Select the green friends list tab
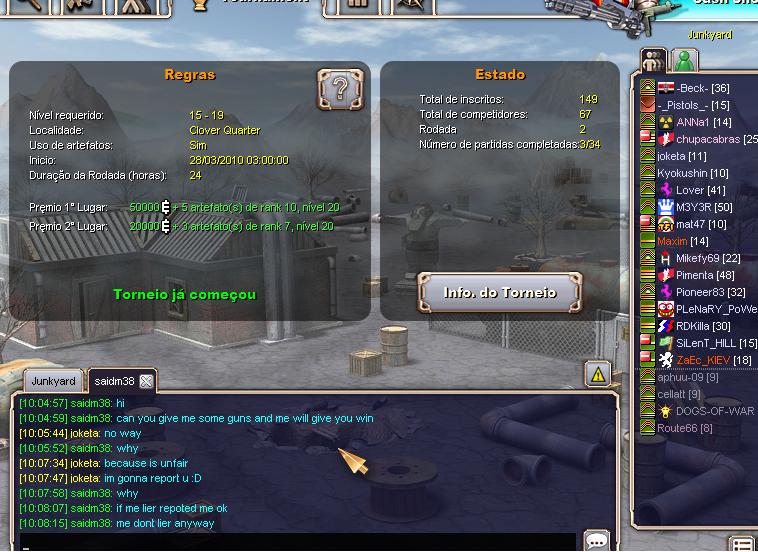 684,60
